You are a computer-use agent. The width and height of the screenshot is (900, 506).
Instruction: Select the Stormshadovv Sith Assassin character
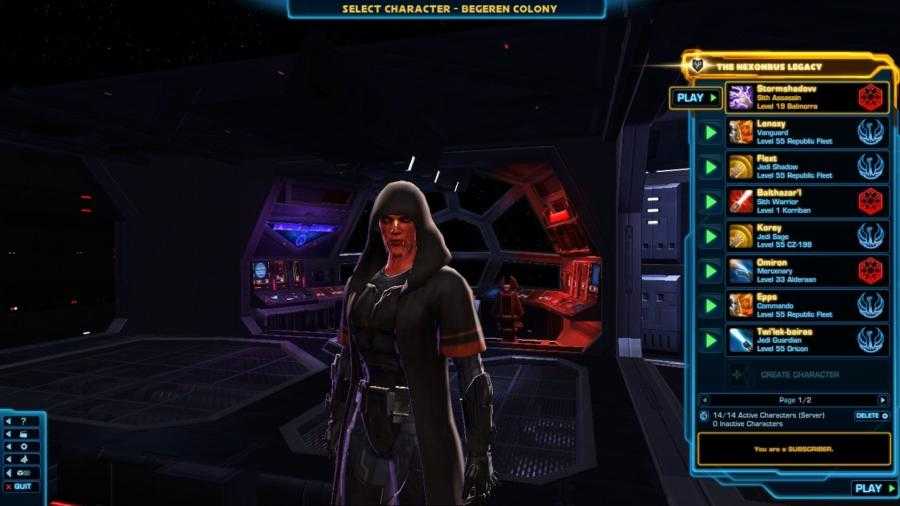coord(790,97)
